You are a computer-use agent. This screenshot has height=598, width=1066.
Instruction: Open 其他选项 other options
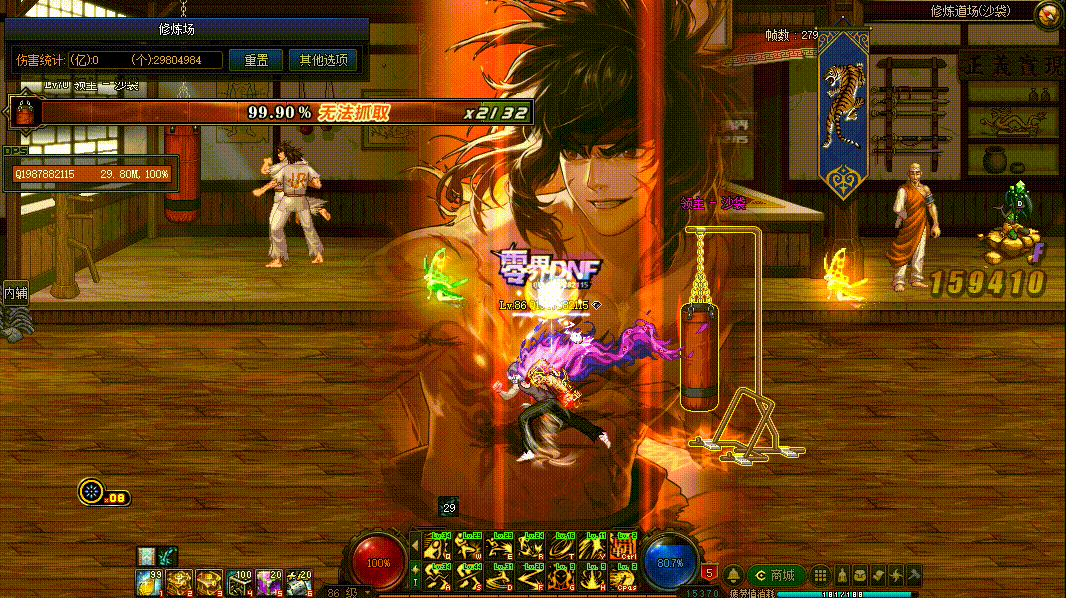(x=323, y=60)
